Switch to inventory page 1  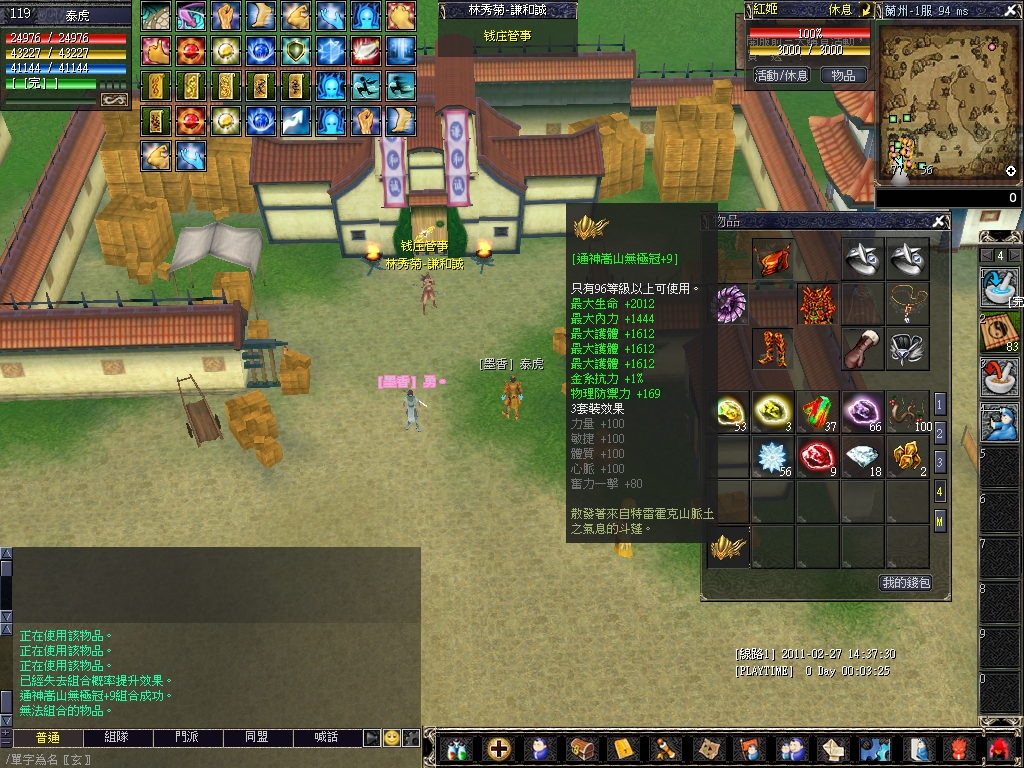click(x=940, y=404)
